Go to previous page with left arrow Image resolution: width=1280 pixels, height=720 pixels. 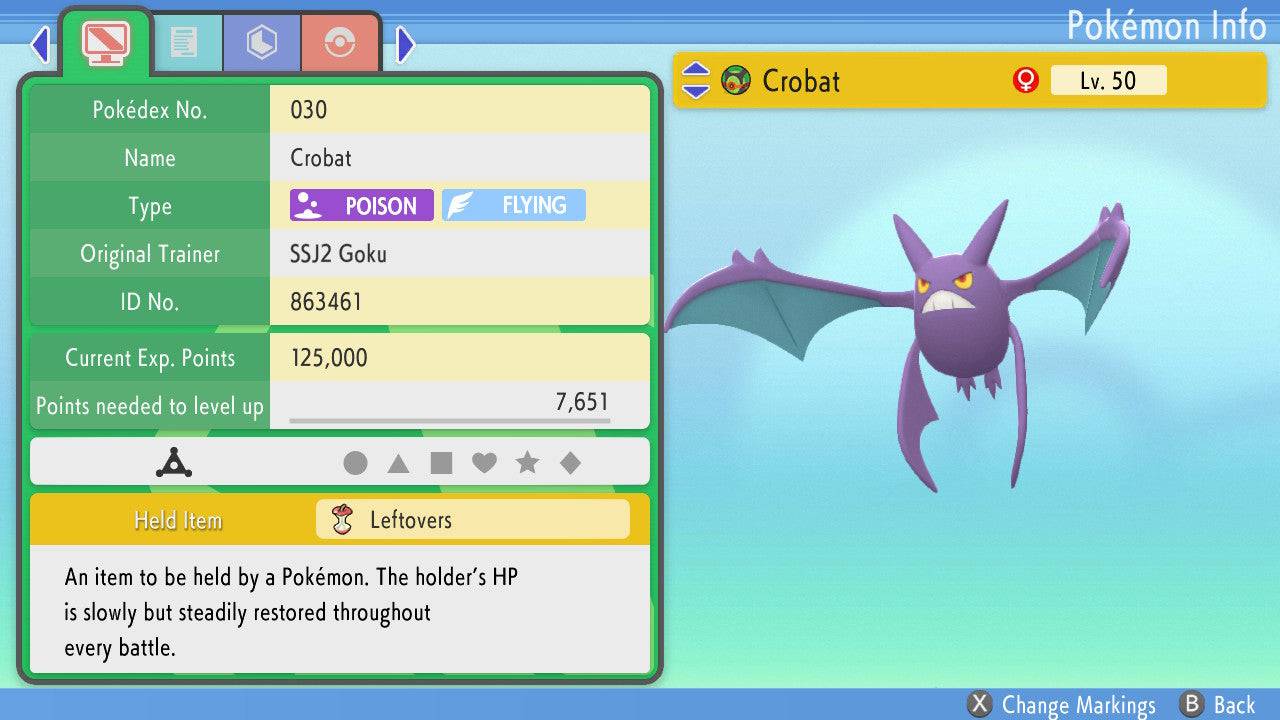(40, 44)
